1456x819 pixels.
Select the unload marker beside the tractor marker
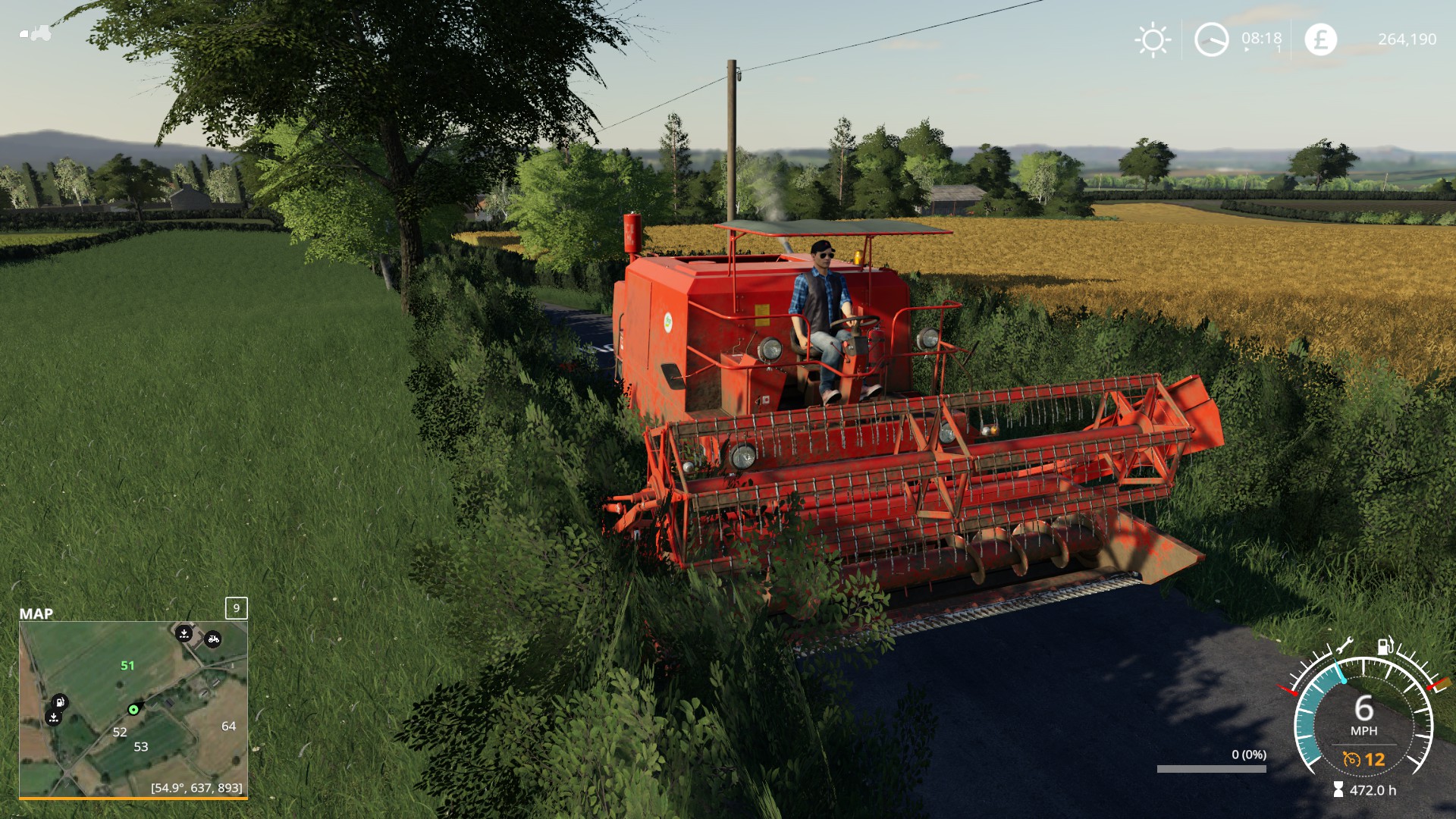[x=184, y=633]
